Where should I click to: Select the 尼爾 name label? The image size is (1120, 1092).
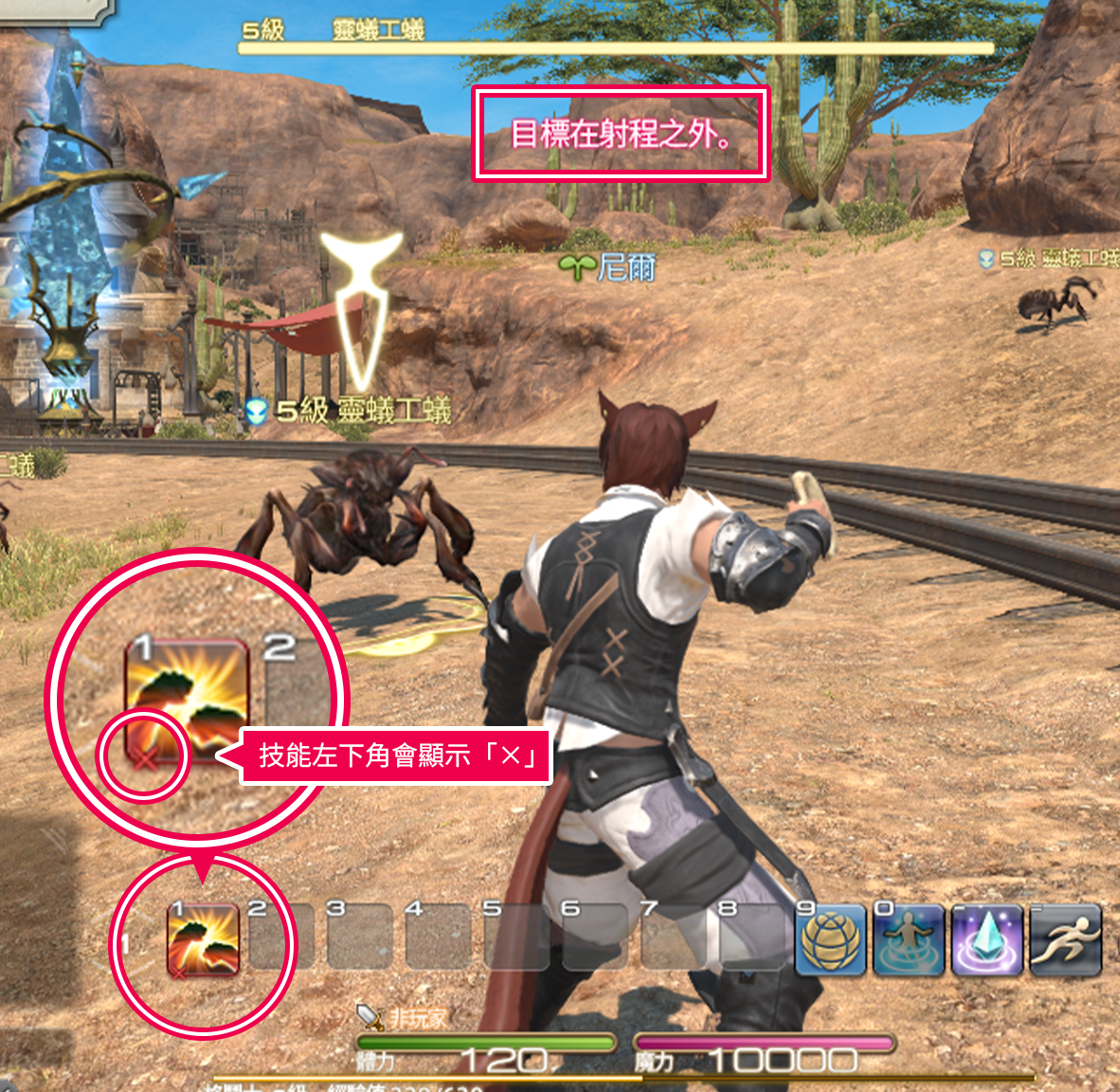pyautogui.click(x=625, y=268)
